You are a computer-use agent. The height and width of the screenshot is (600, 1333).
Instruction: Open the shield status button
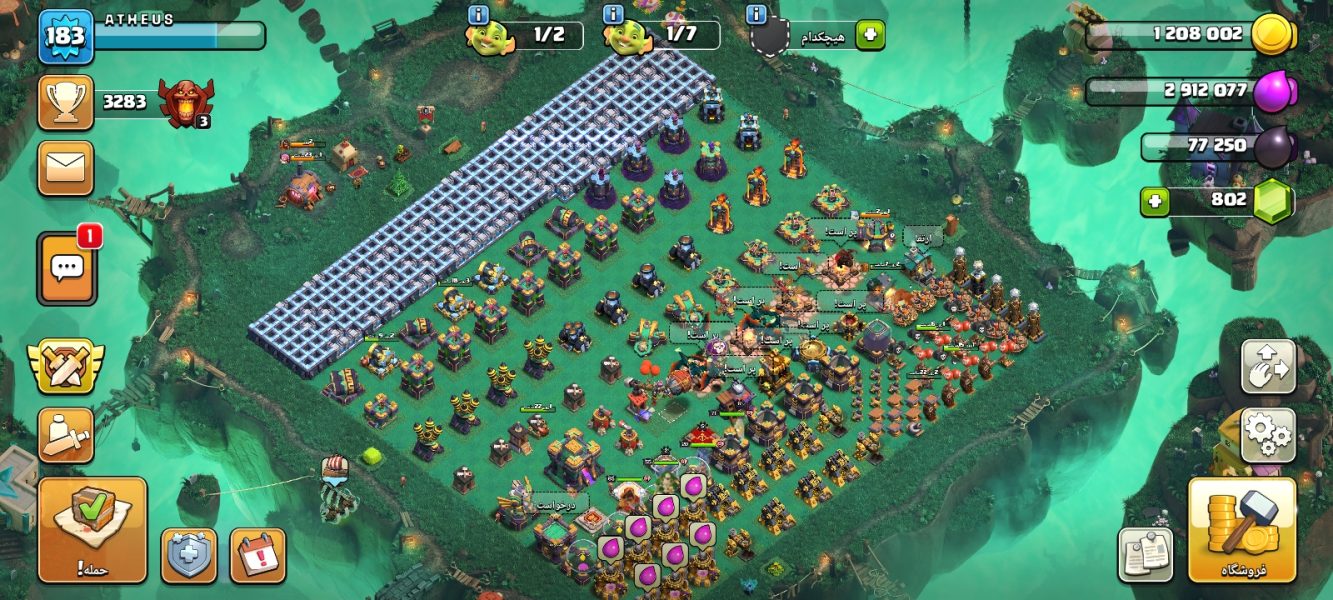click(x=189, y=555)
